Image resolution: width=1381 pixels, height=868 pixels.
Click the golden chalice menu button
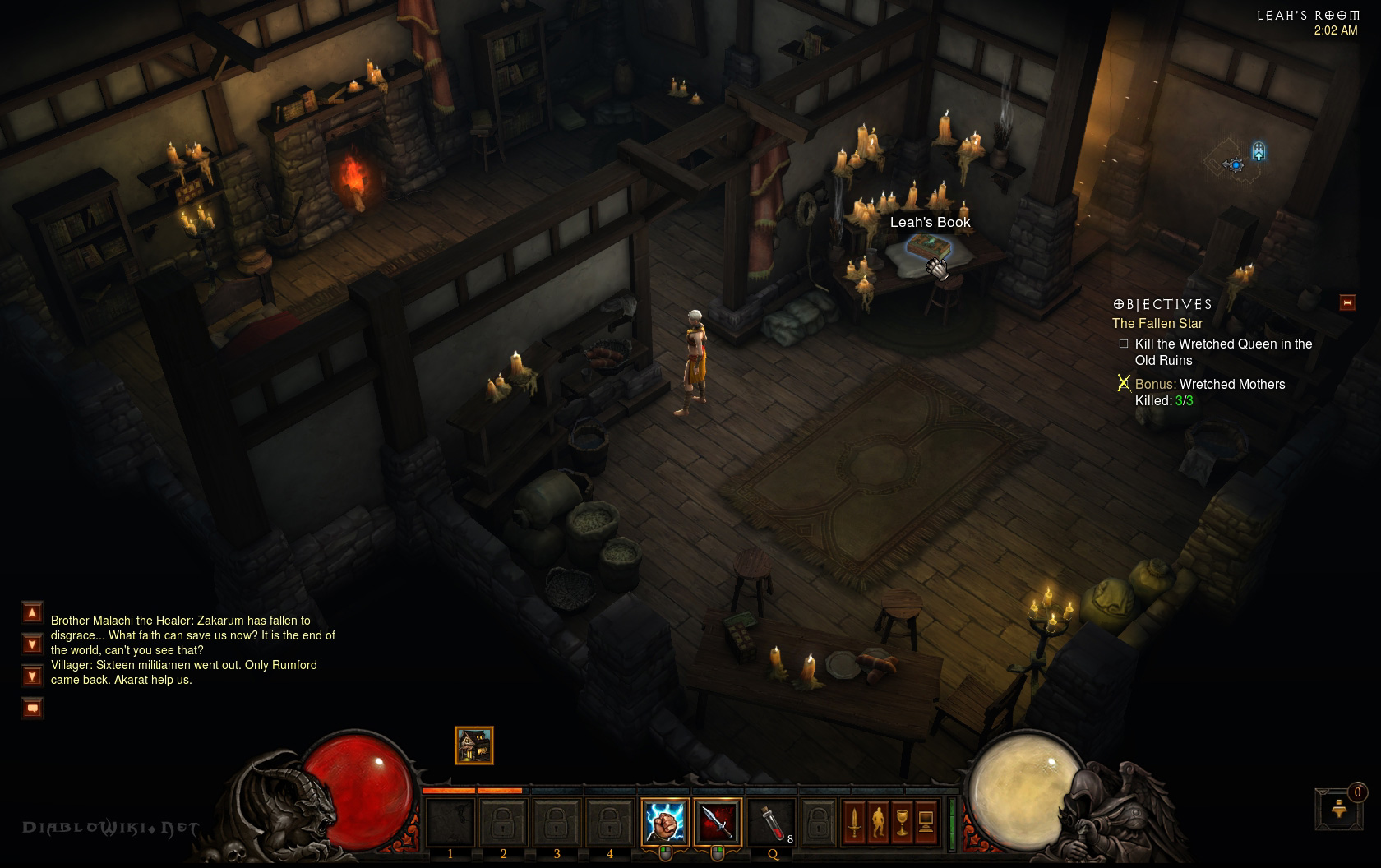tap(902, 821)
